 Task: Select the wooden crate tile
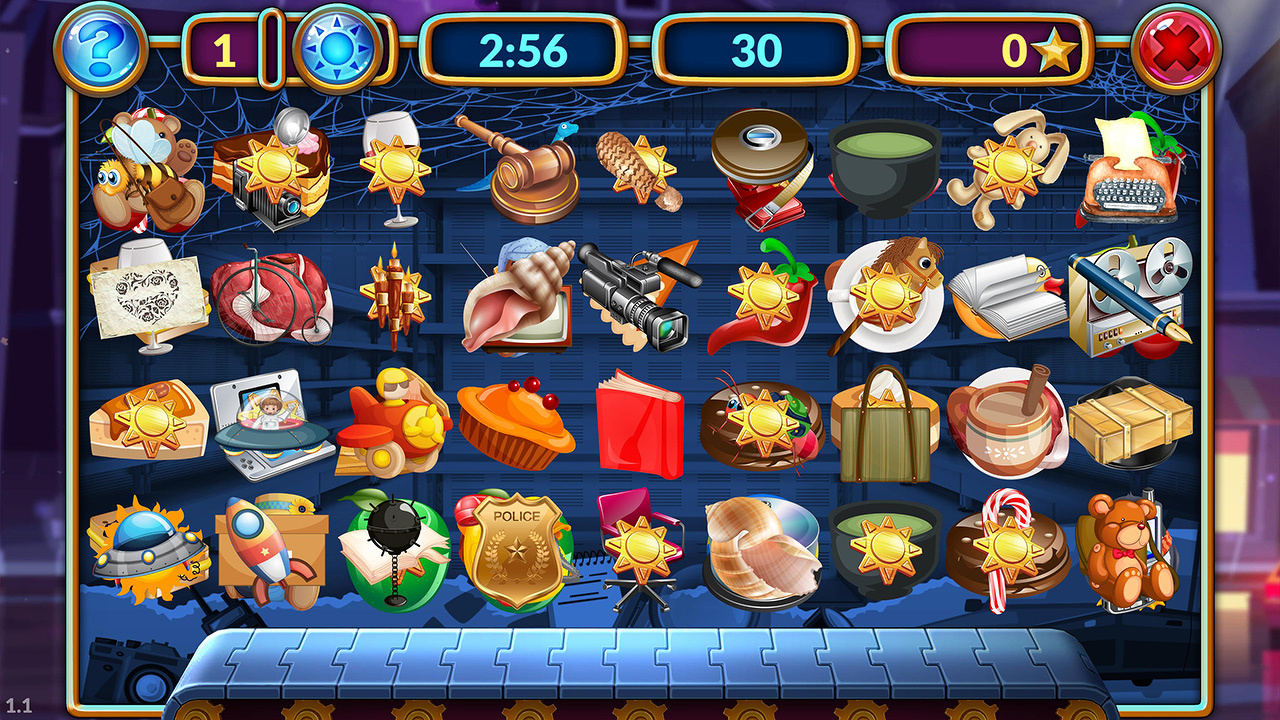point(1130,422)
